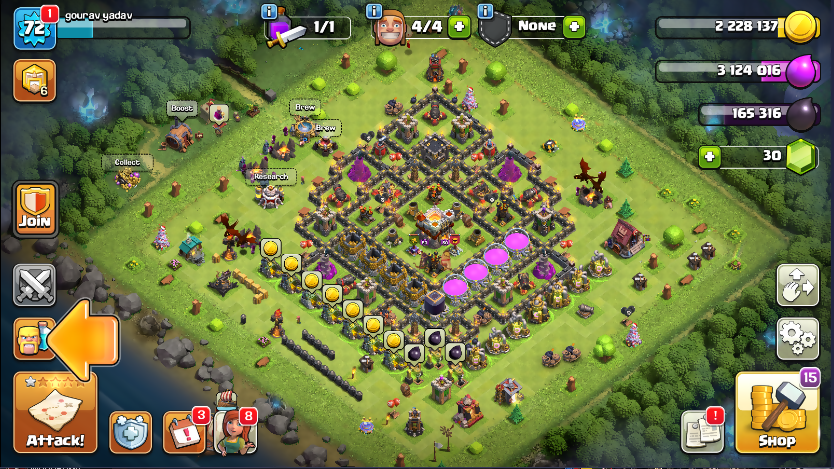Image resolution: width=834 pixels, height=469 pixels.
Task: Open the village layout editor button
Action: [x=797, y=286]
